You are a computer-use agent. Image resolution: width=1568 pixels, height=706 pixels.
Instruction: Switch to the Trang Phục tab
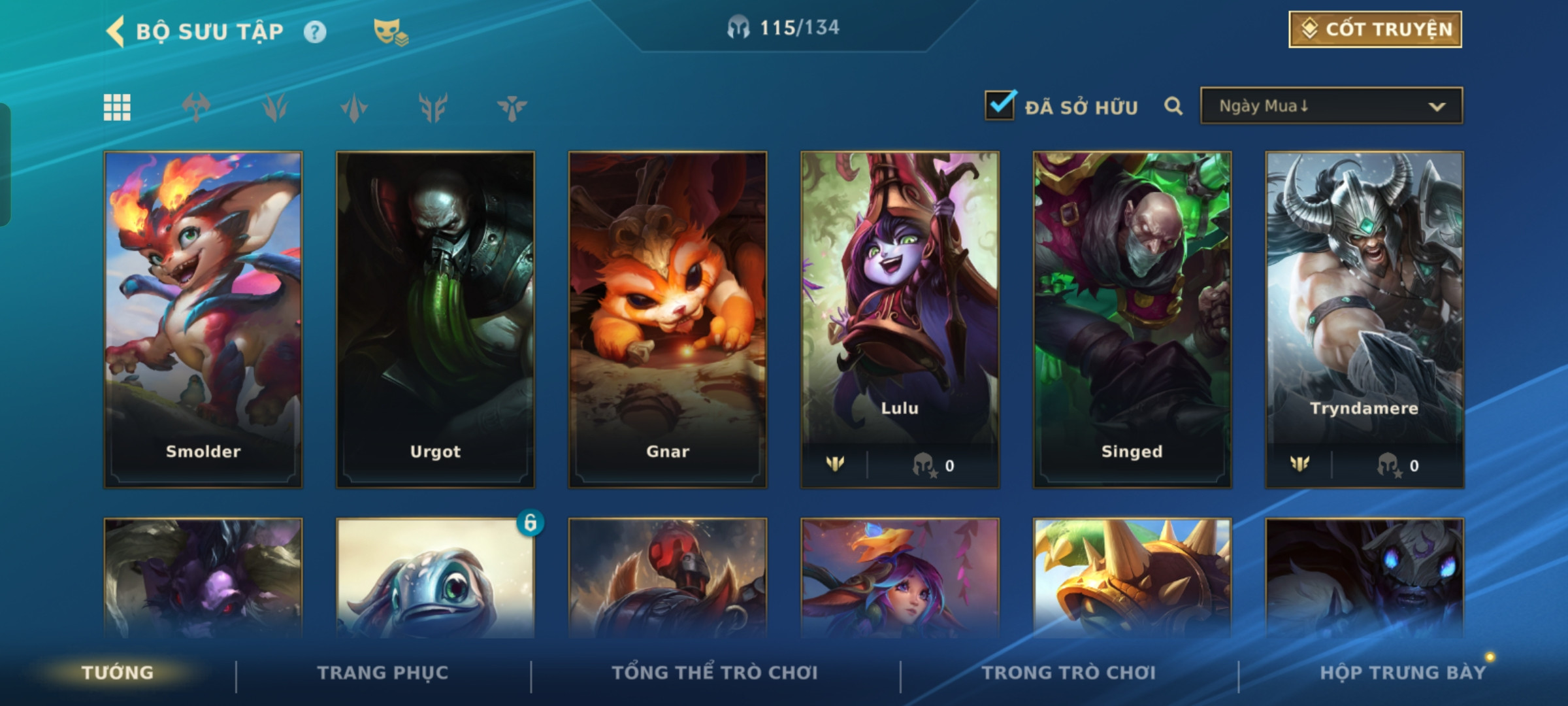pyautogui.click(x=383, y=673)
